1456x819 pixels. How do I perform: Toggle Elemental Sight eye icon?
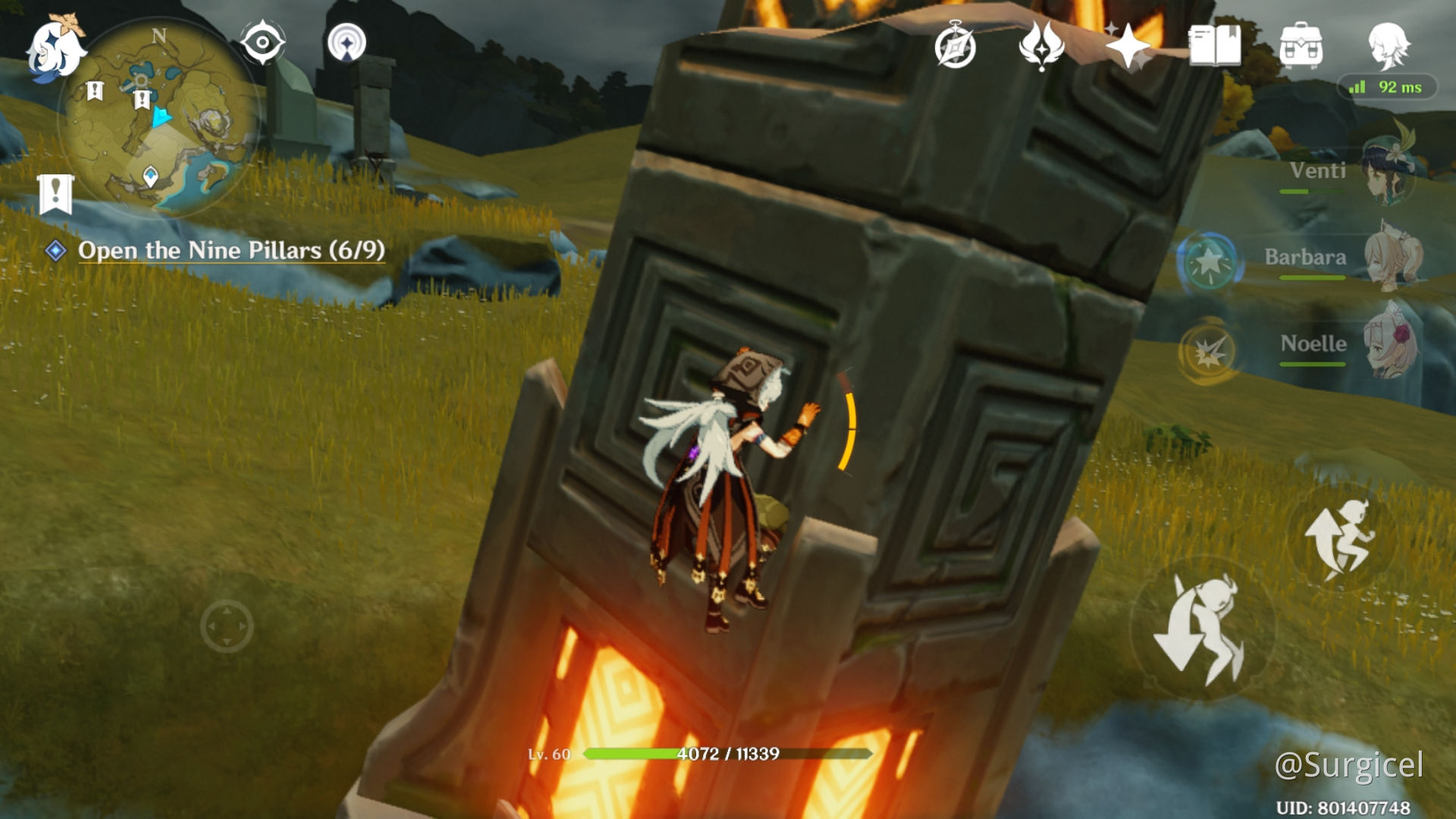coord(262,42)
